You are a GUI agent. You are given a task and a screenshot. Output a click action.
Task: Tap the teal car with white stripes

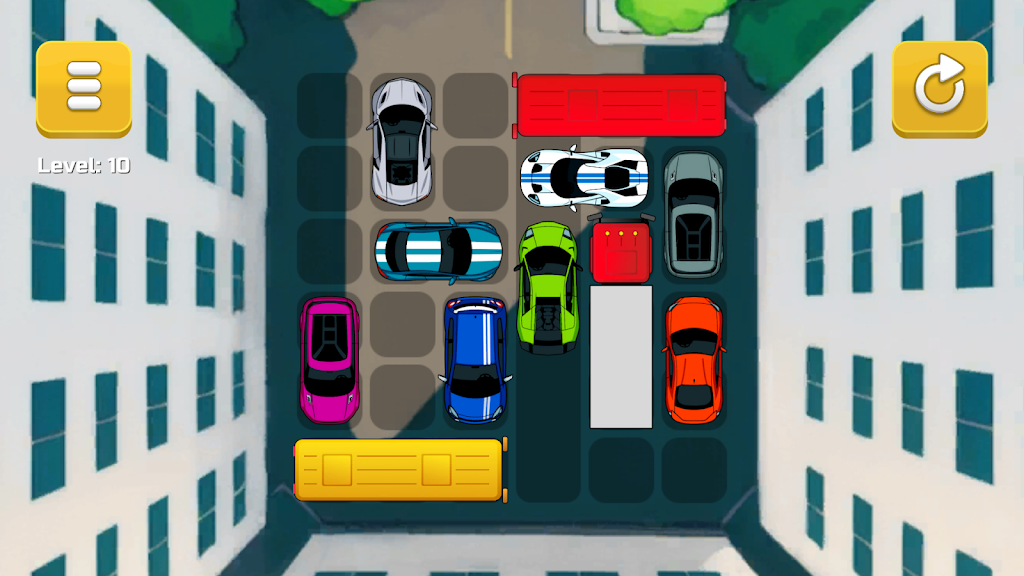437,250
